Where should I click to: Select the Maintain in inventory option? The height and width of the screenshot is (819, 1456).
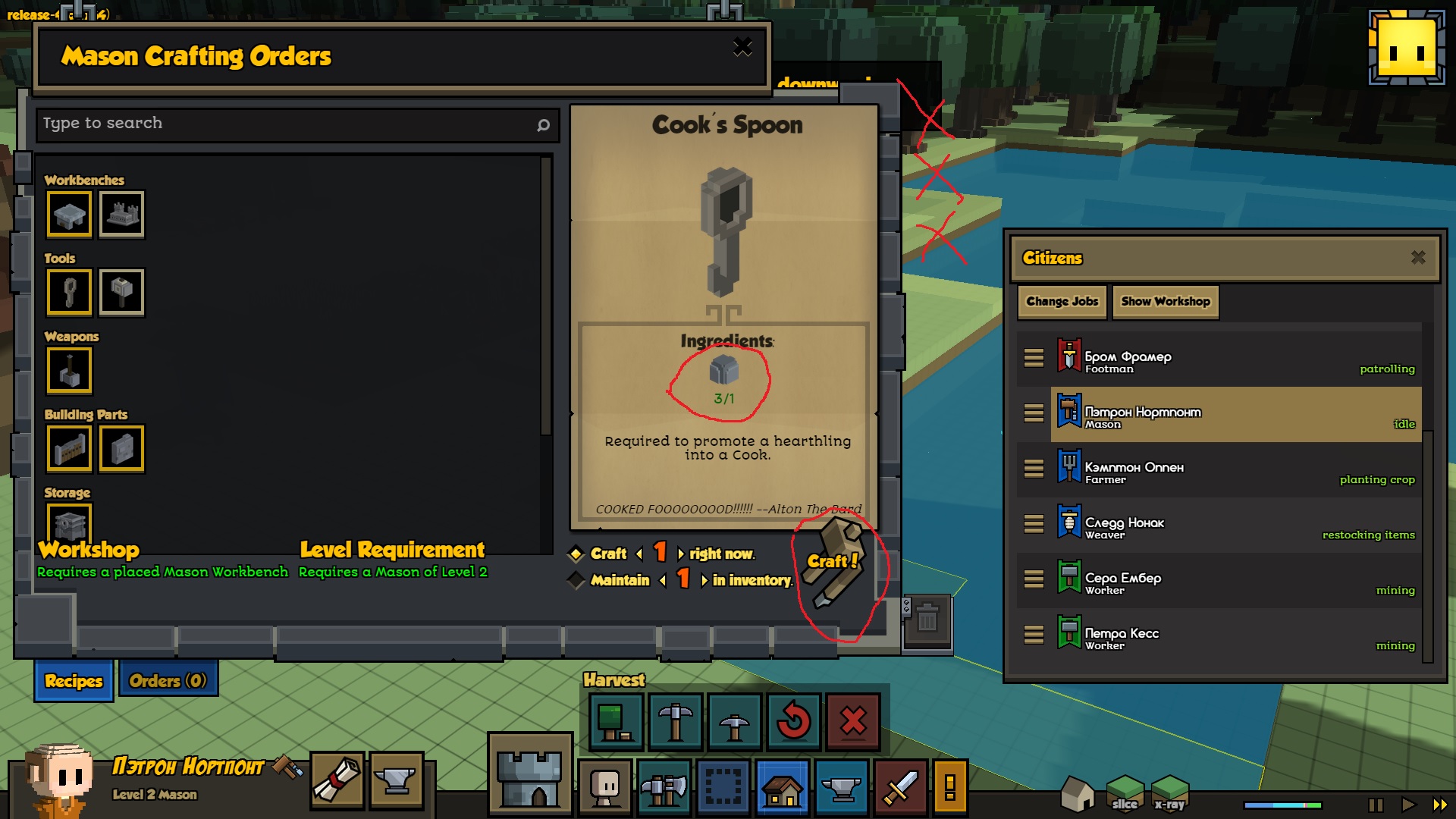tap(576, 580)
